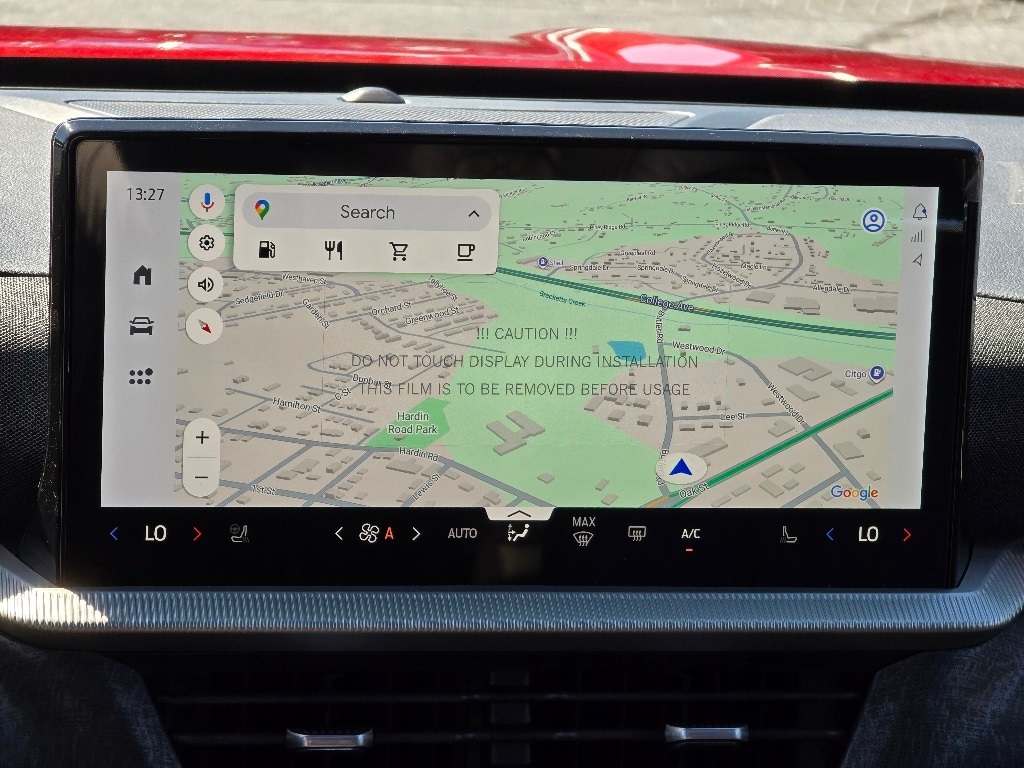Choose the coffee cup category shortcut

465,251
